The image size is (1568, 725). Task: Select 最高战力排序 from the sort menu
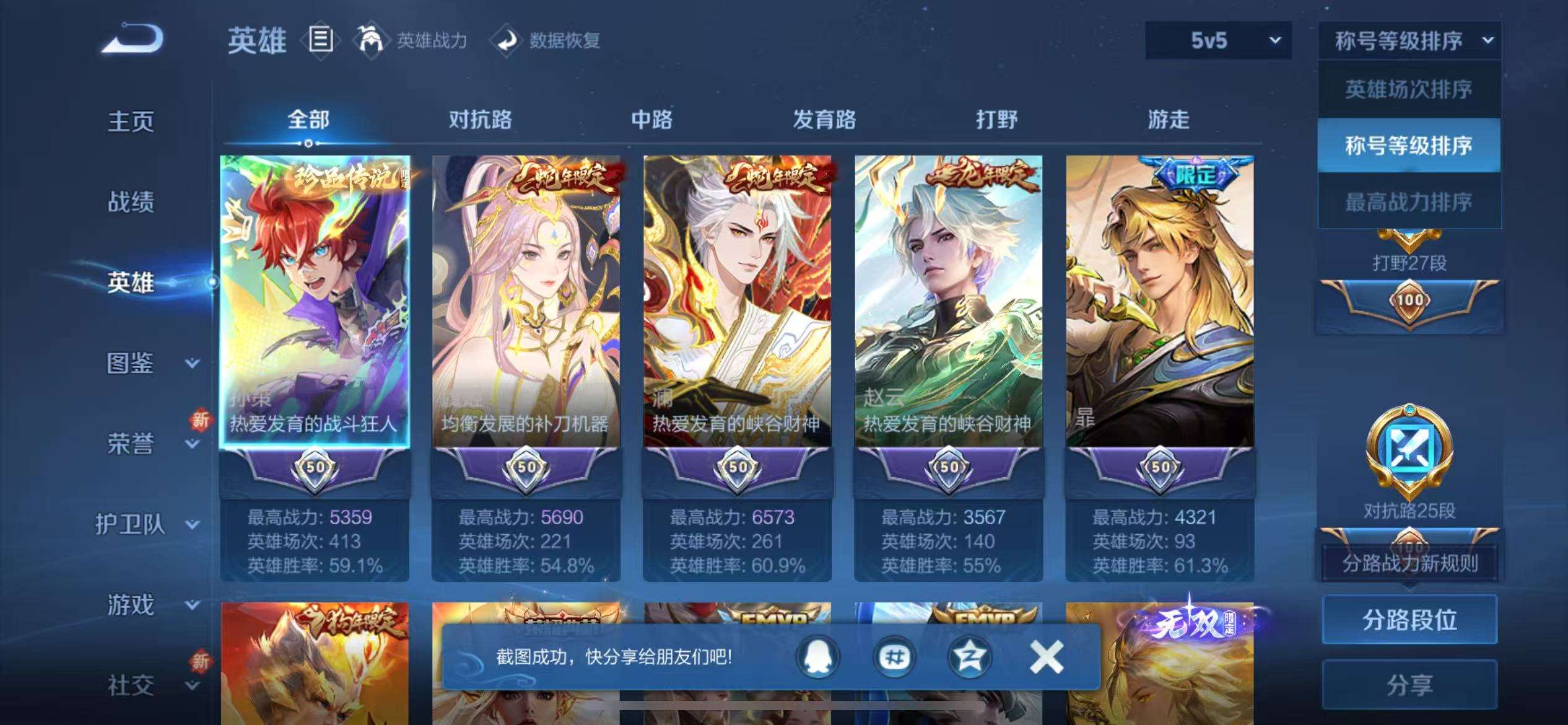point(1409,201)
